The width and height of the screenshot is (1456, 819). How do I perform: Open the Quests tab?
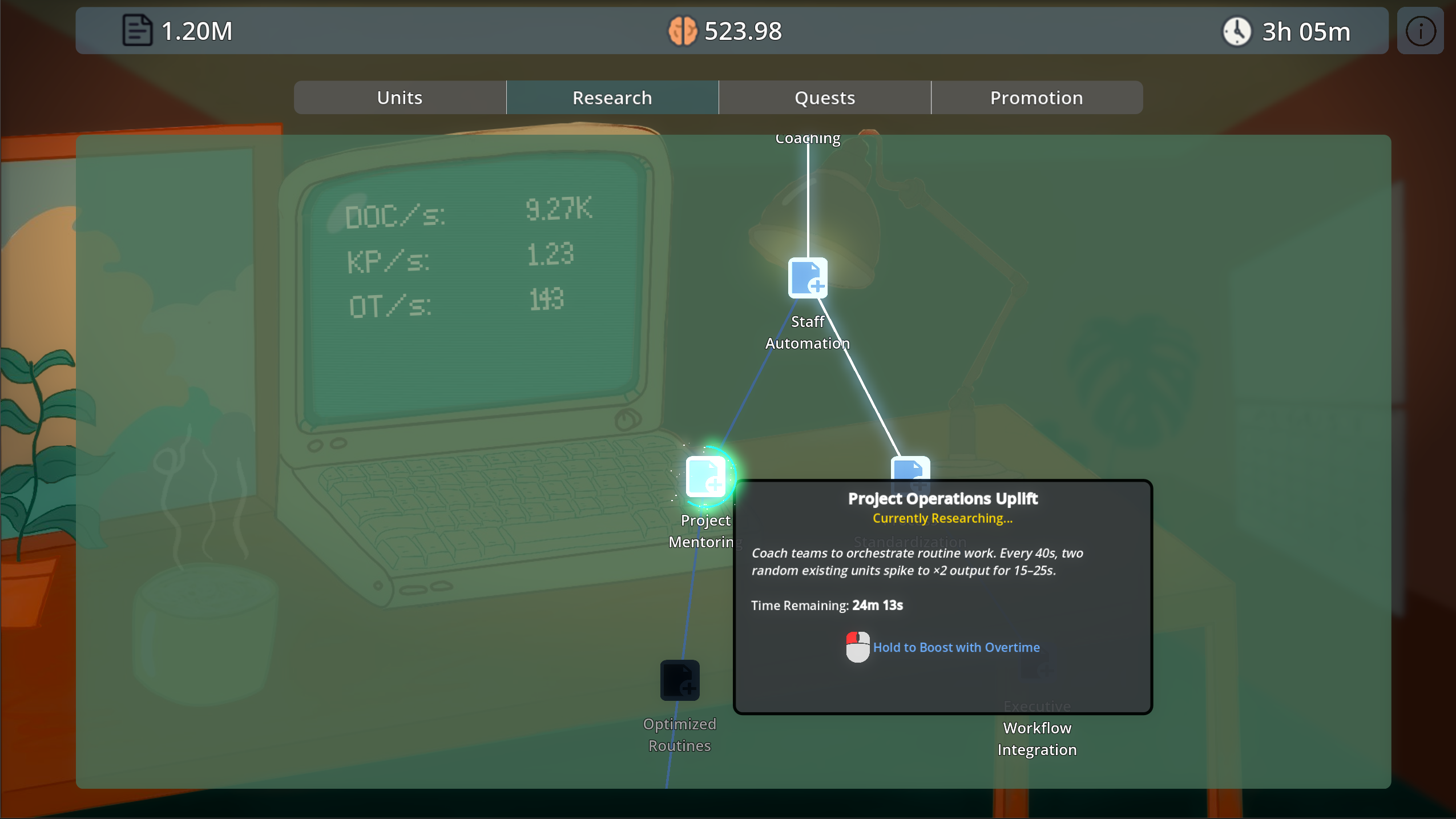tap(824, 97)
